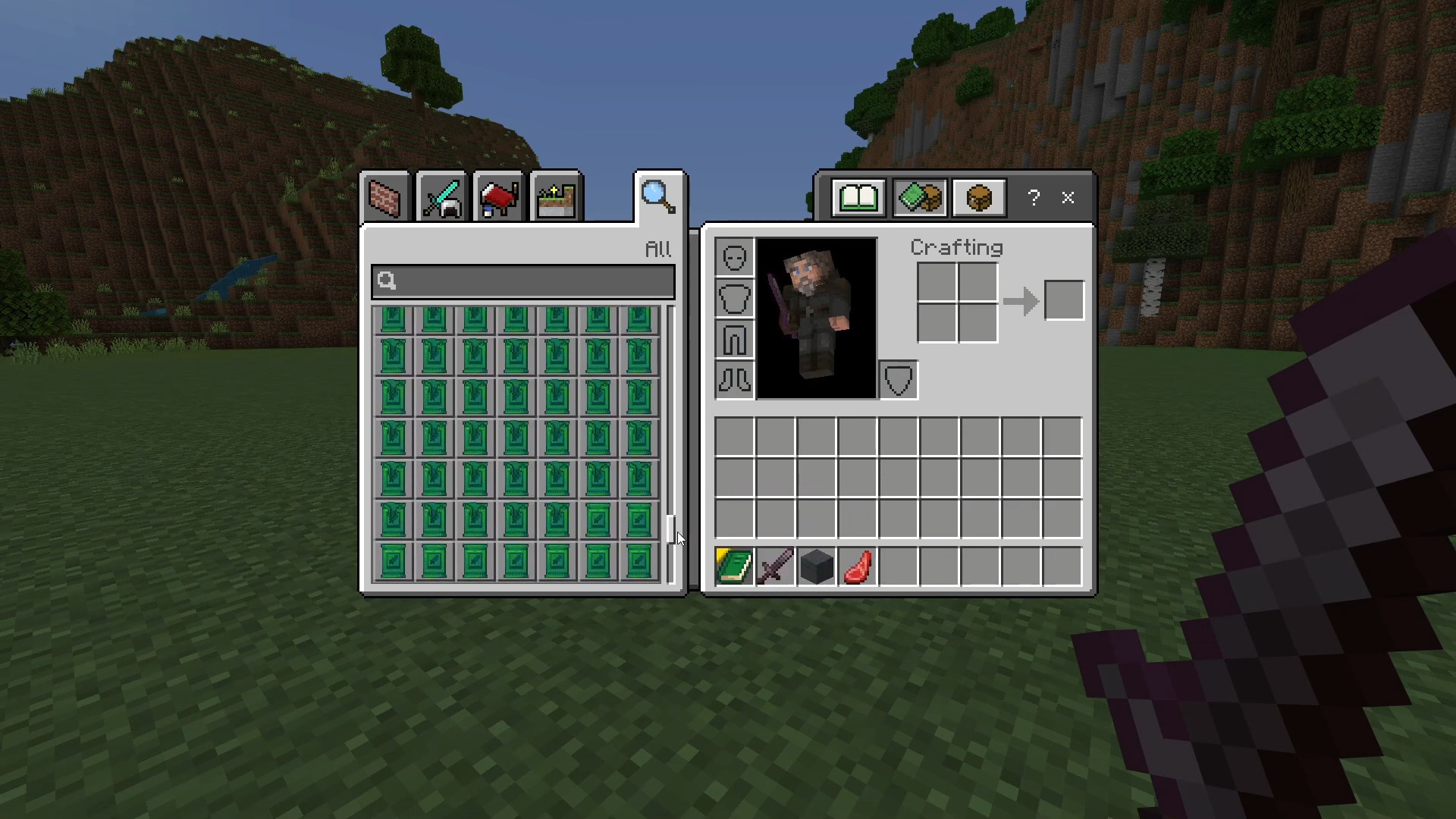Select the Equipment tab with the diamond sword
Screen dimensions: 1456x819
pos(440,197)
